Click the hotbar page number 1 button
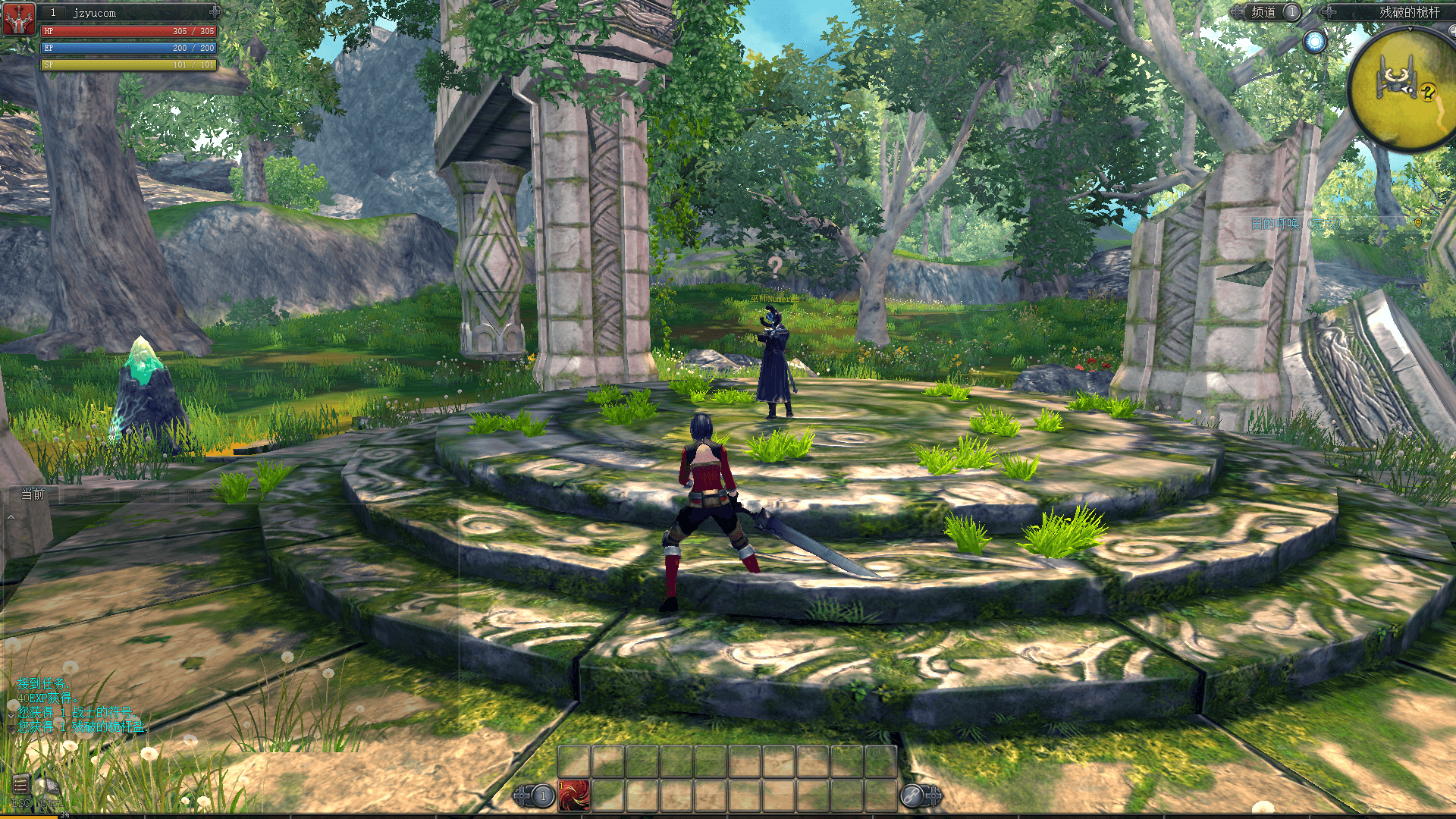 [542, 795]
